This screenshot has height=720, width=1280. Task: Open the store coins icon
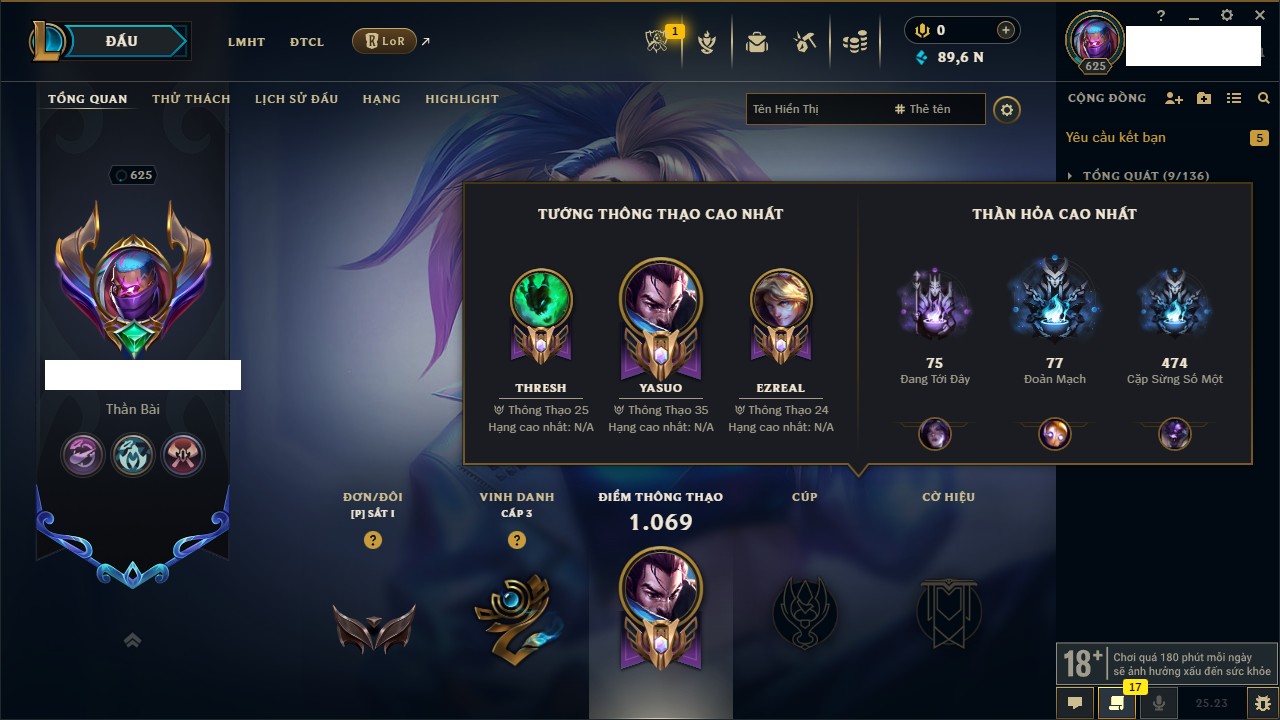point(854,42)
